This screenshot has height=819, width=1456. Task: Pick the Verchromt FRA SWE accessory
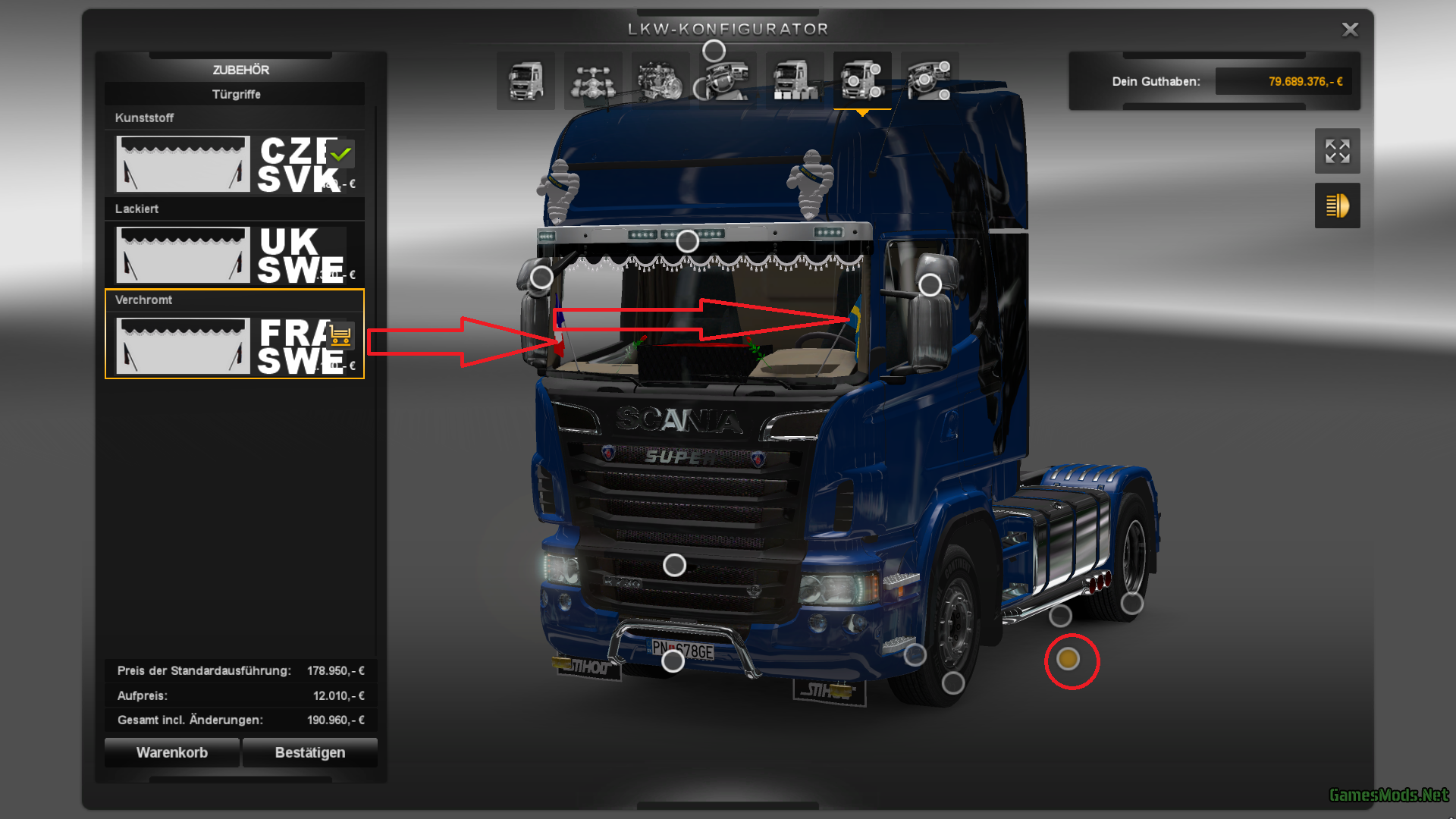coord(234,346)
